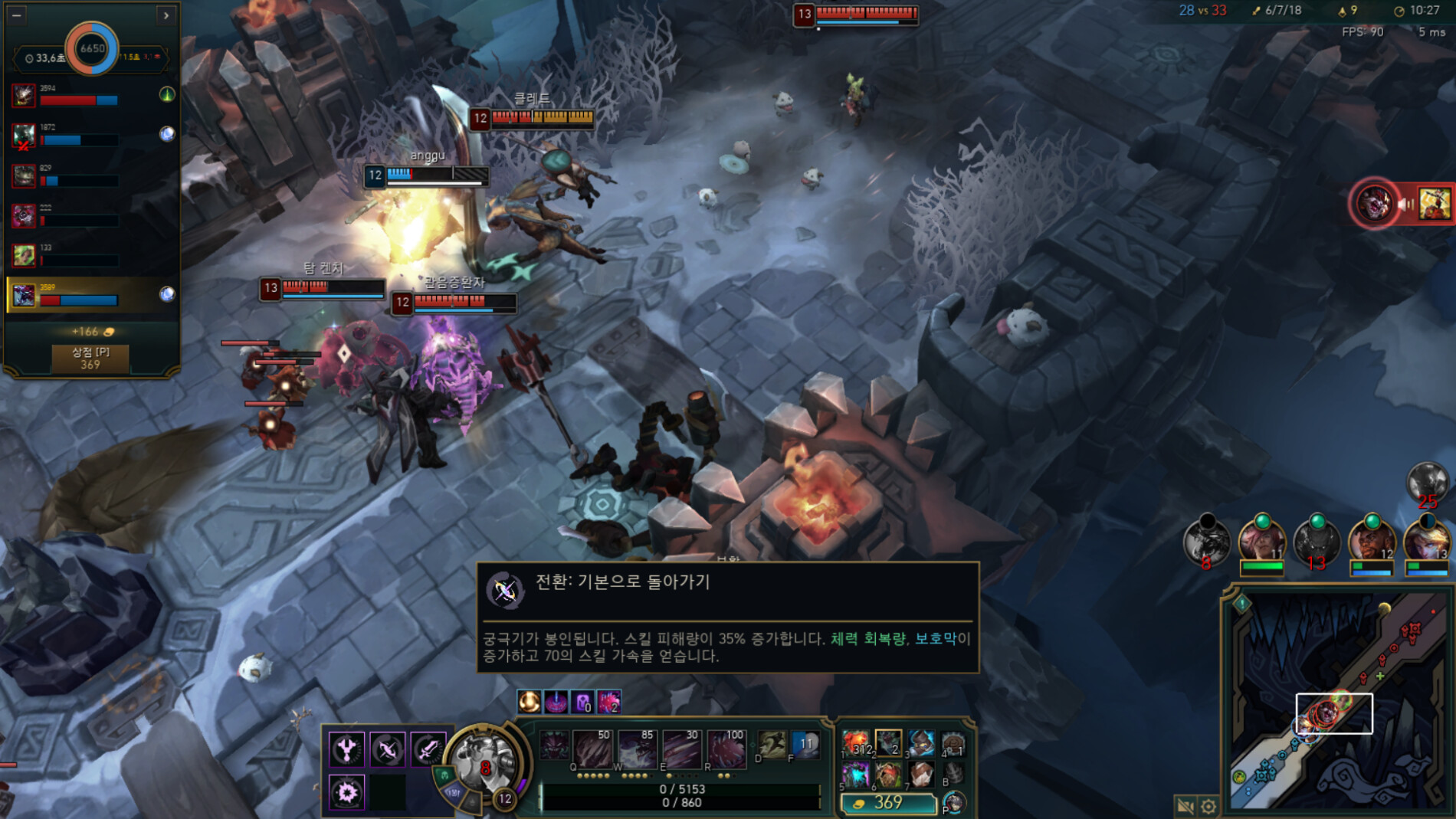1456x819 pixels.
Task: Select the summoner spell in the D slot
Action: point(770,744)
